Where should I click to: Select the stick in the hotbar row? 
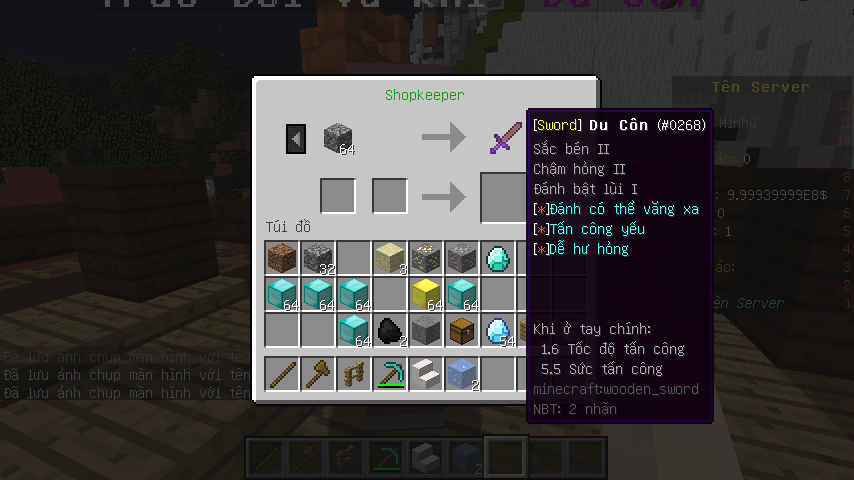283,374
